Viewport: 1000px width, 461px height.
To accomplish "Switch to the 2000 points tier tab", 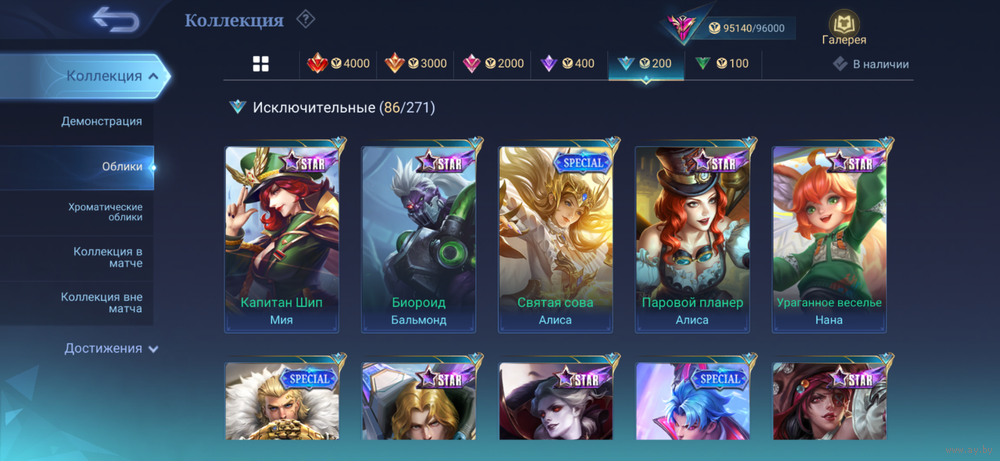I will click(492, 64).
